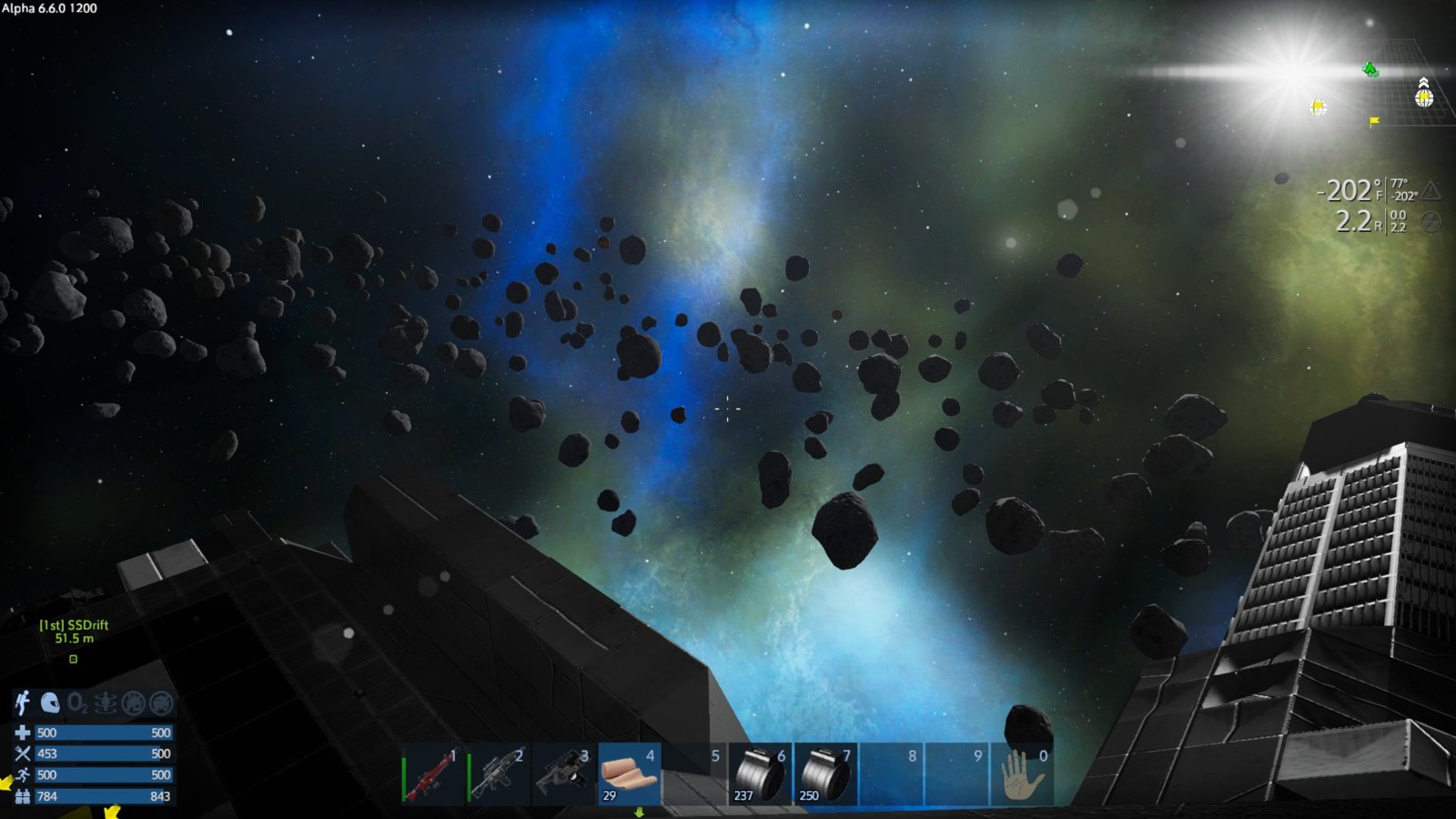Viewport: 1456px width, 819px height.
Task: Toggle the jetpack status icon
Action: [23, 703]
